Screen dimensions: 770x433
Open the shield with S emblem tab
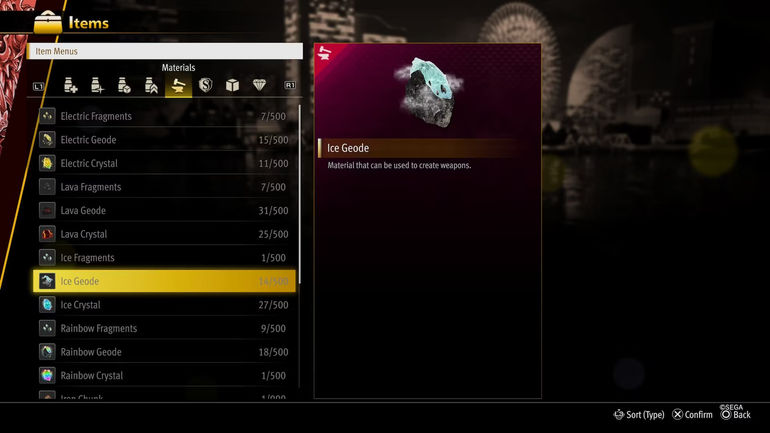[x=205, y=86]
